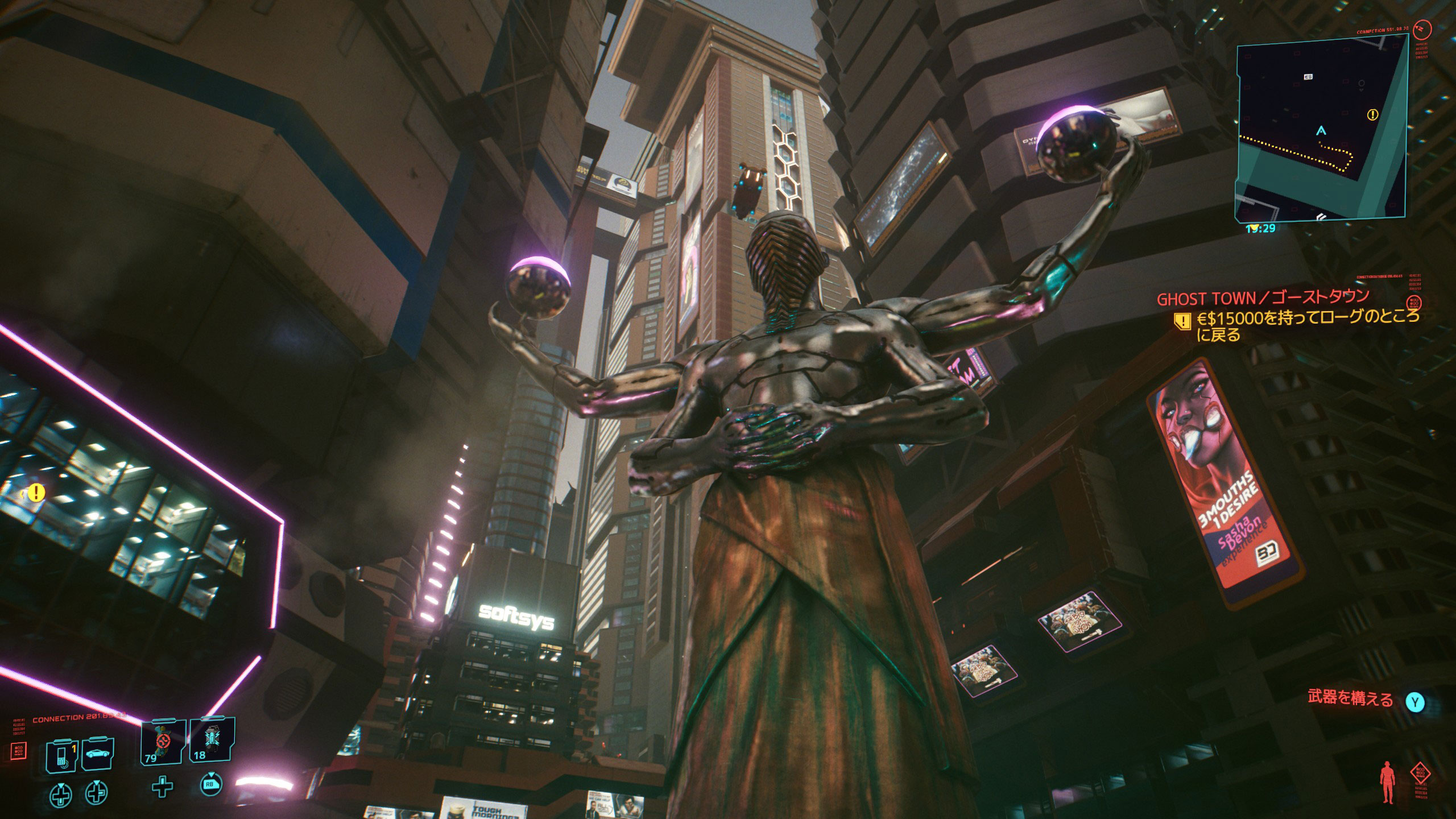Use the healing inhaler slot showing 79
Image resolution: width=1456 pixels, height=819 pixels.
tap(163, 741)
